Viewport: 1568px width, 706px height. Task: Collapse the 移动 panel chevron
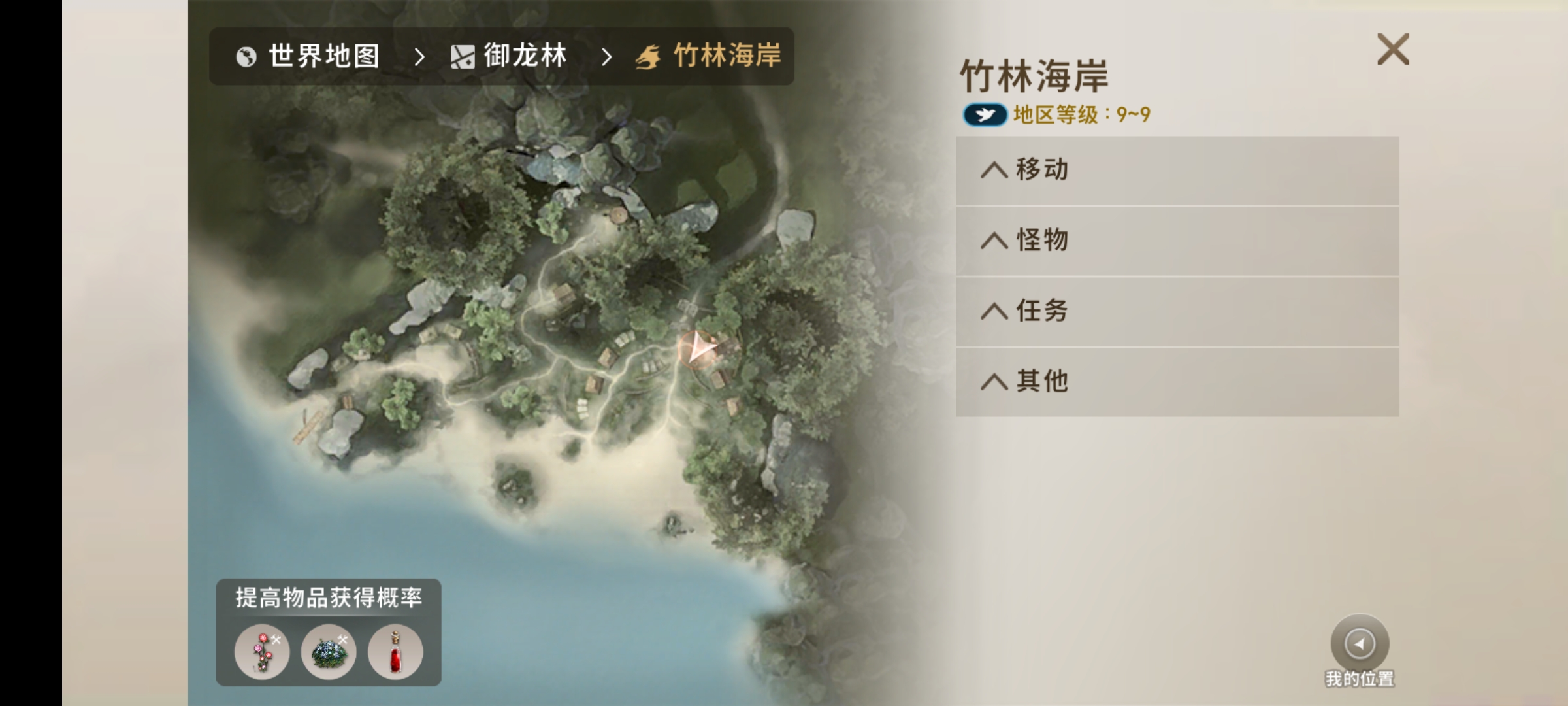(996, 169)
